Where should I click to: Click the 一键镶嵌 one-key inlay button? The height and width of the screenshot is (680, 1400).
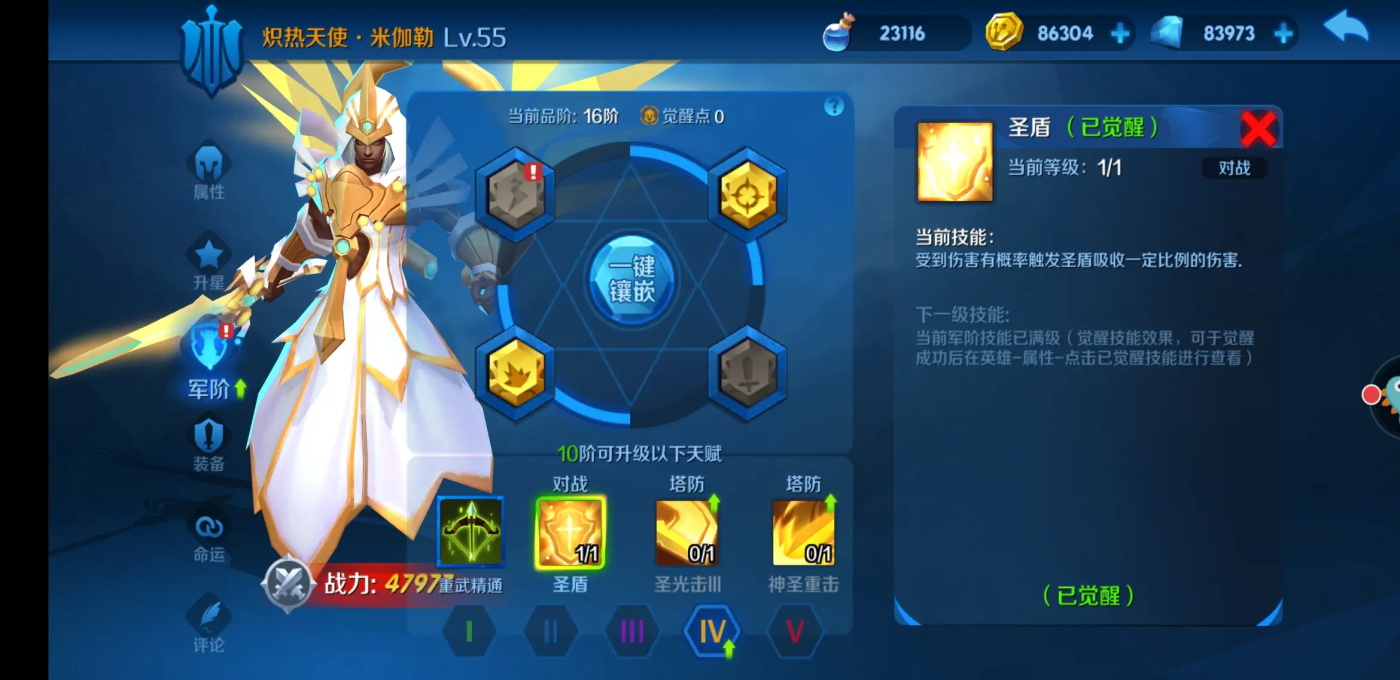point(630,278)
